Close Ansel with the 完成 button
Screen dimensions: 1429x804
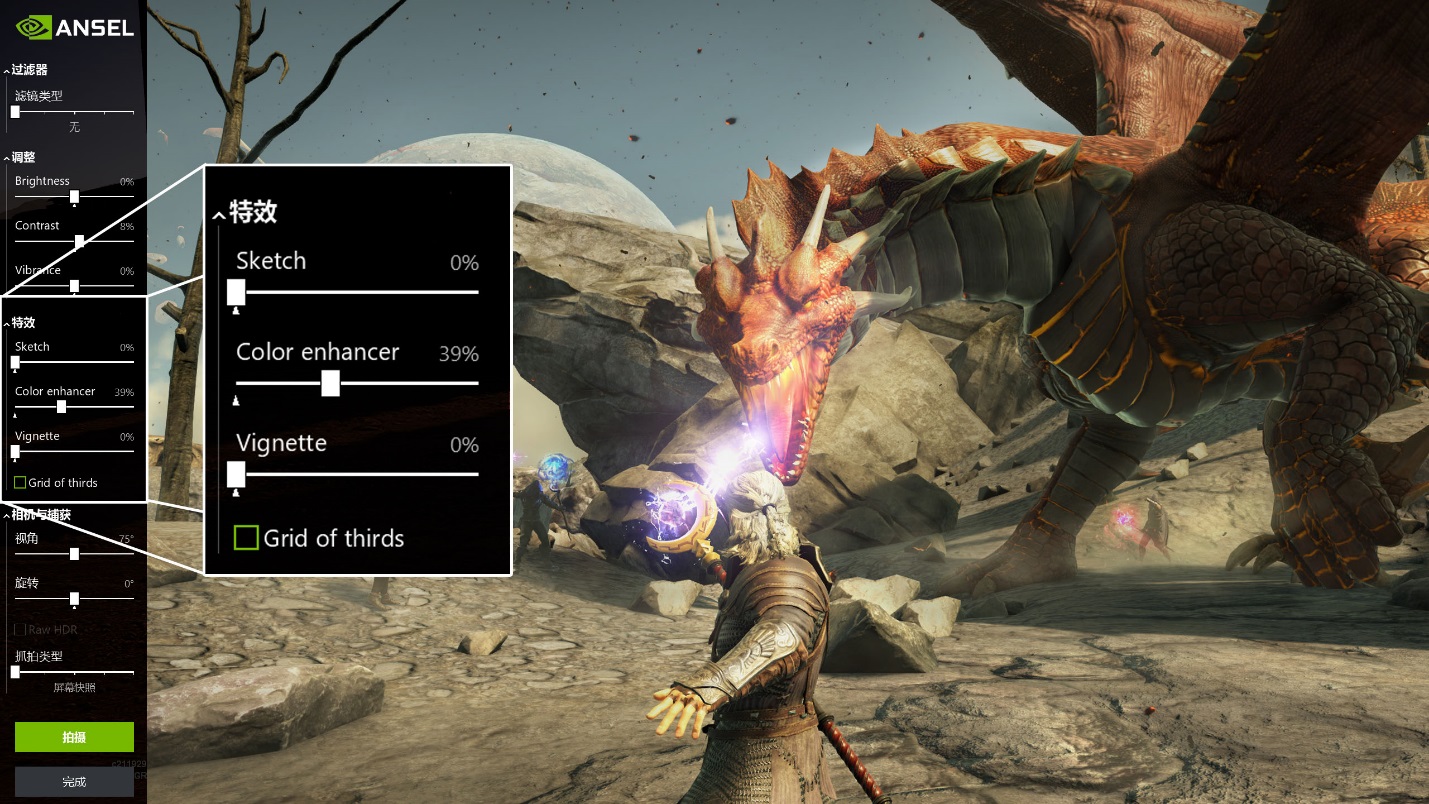point(74,782)
